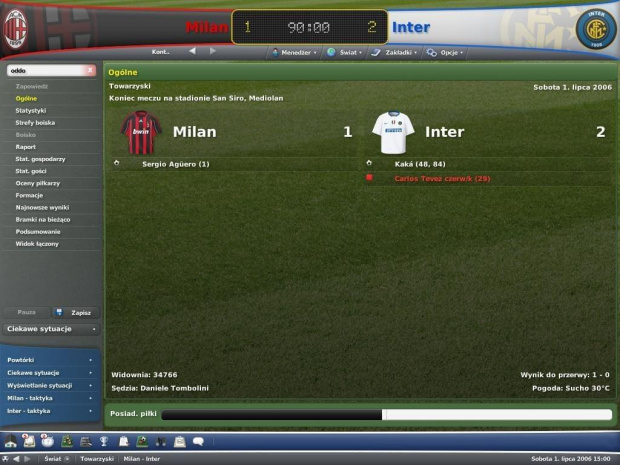The height and width of the screenshot is (465, 620).
Task: Open the Formacje view
Action: [29, 194]
